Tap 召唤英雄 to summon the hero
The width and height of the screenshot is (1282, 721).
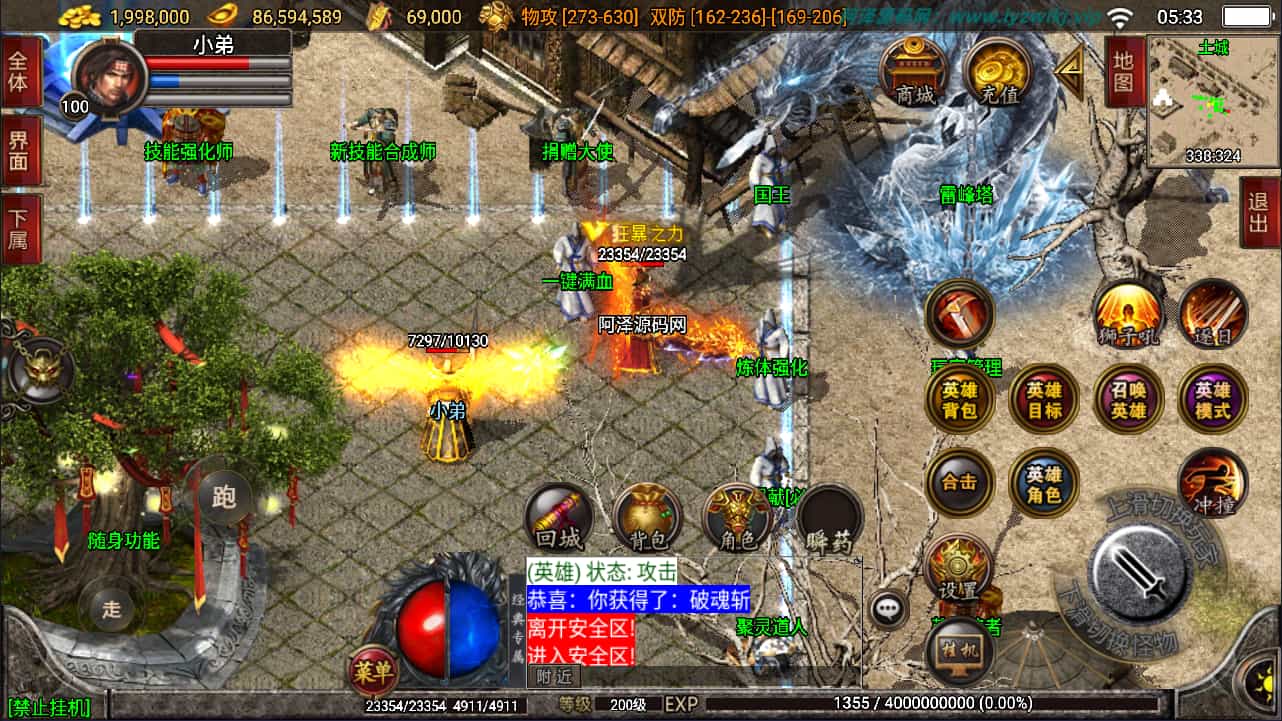(1129, 400)
